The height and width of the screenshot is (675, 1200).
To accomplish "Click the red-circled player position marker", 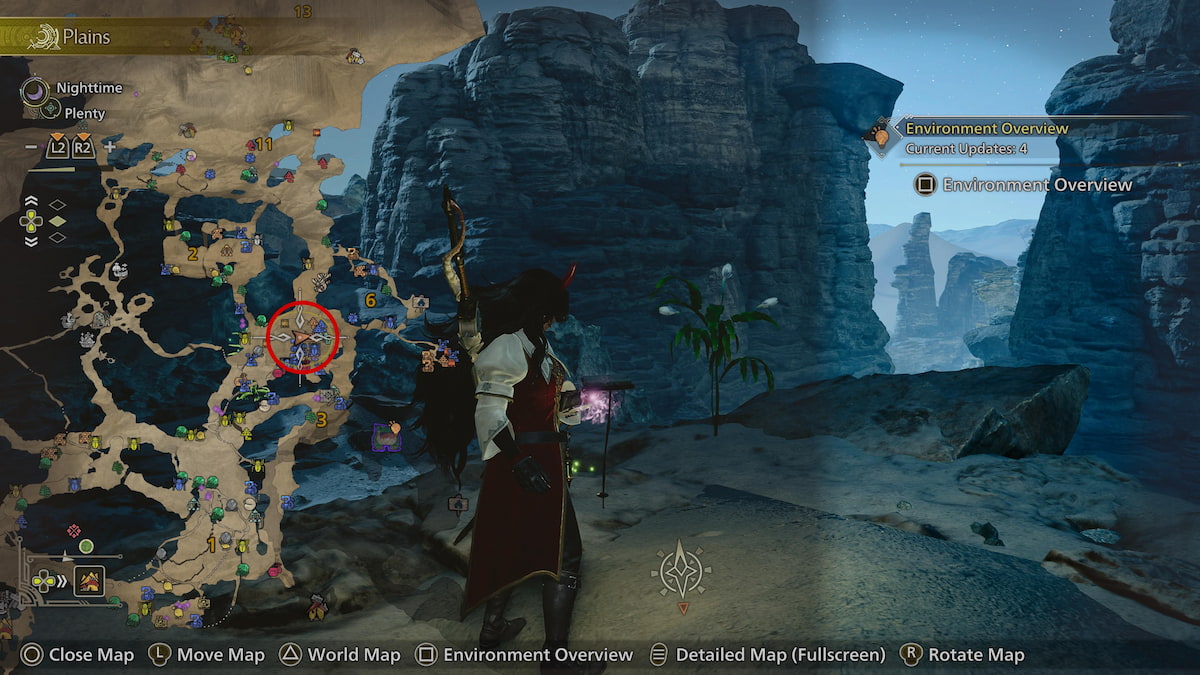I will 302,335.
